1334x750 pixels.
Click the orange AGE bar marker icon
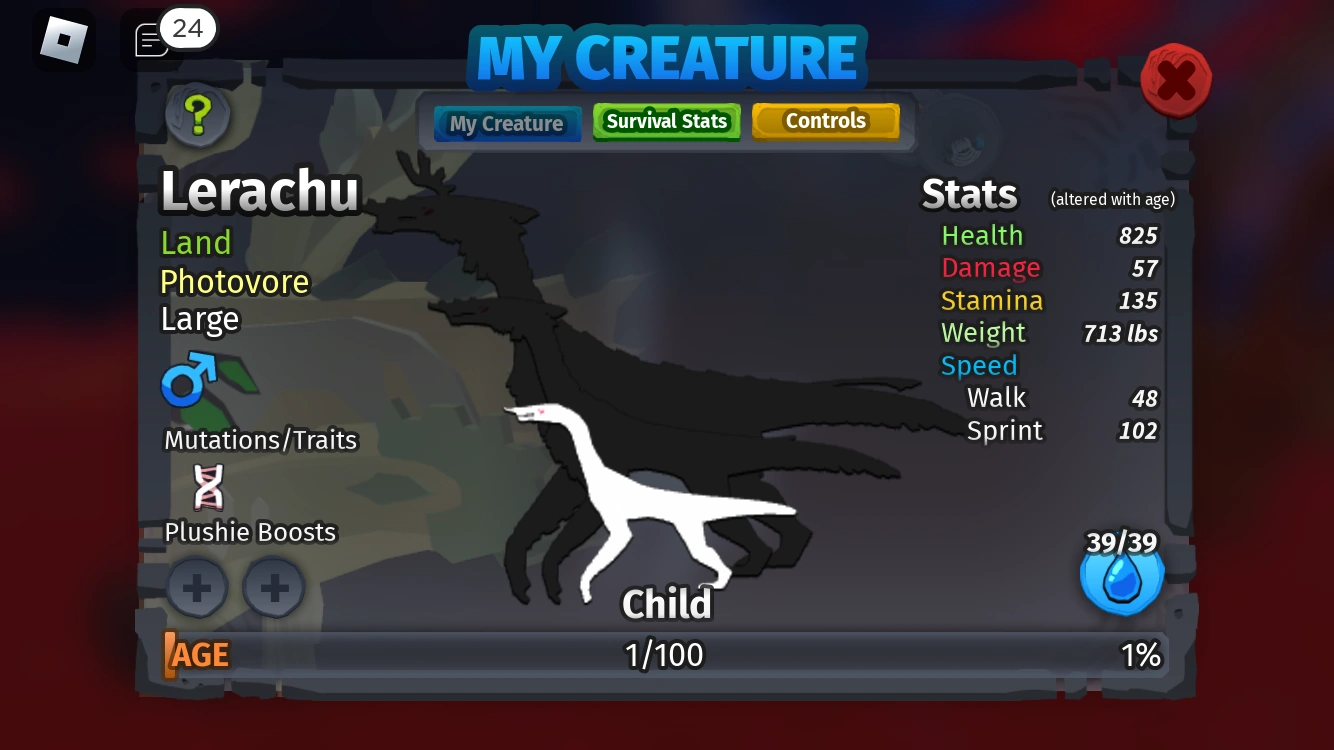(170, 655)
